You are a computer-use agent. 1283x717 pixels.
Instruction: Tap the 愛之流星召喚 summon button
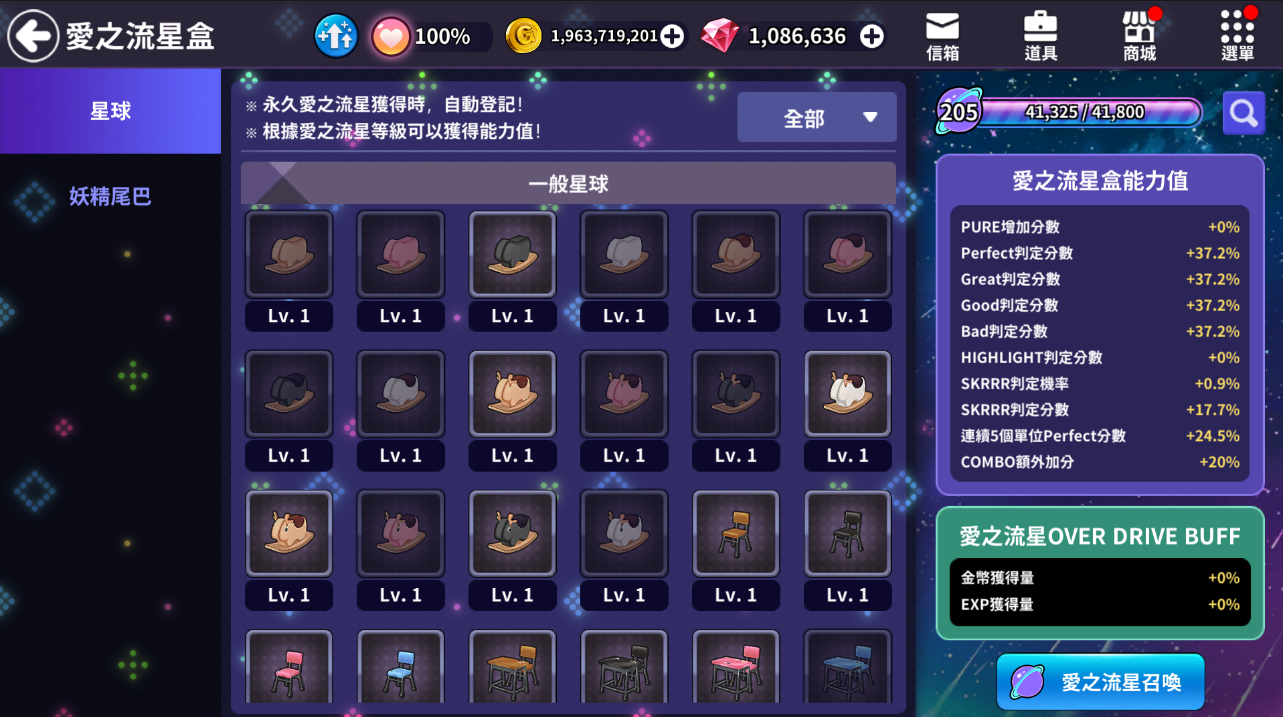pos(1100,682)
